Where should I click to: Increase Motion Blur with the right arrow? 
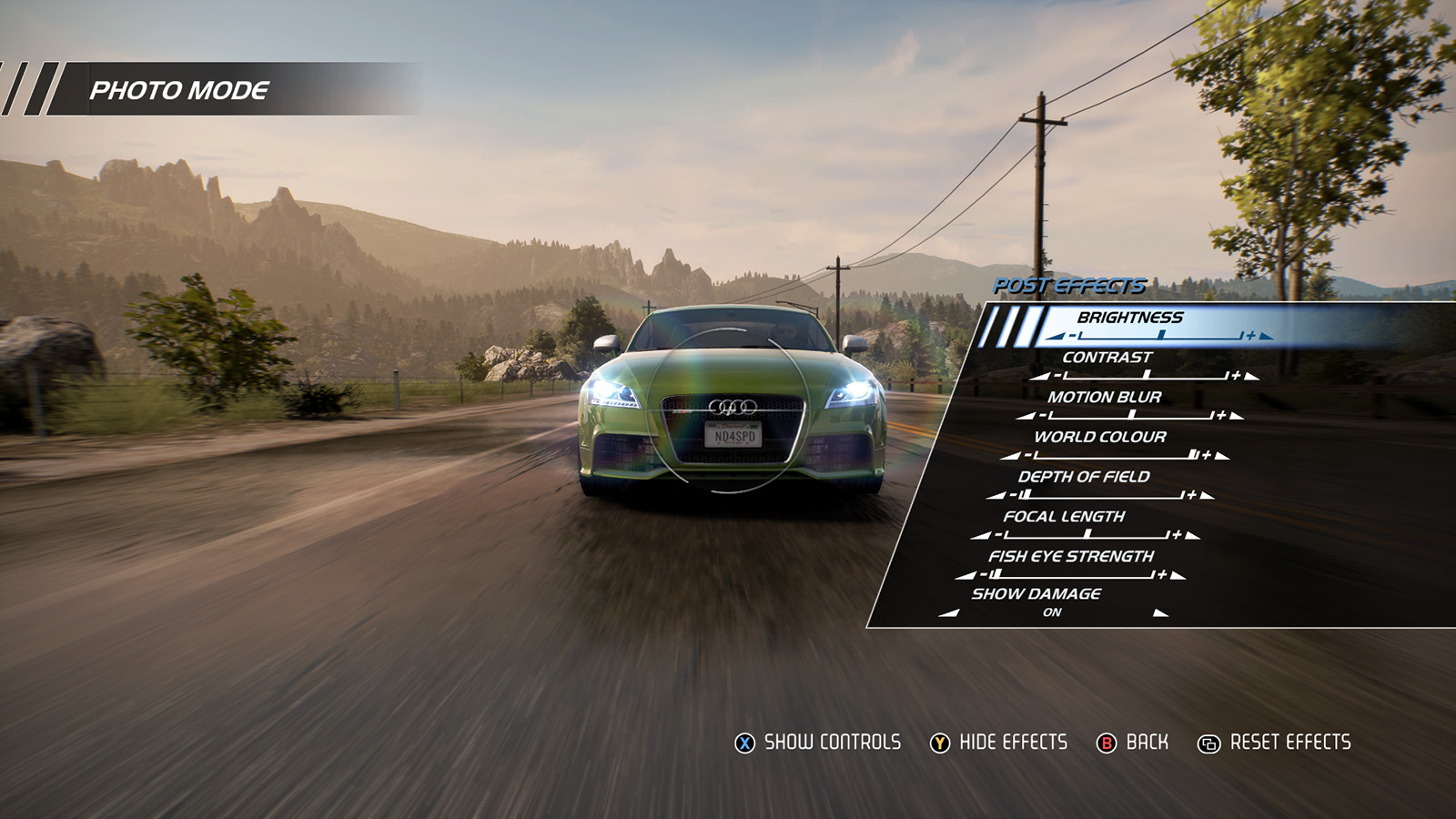click(1237, 416)
